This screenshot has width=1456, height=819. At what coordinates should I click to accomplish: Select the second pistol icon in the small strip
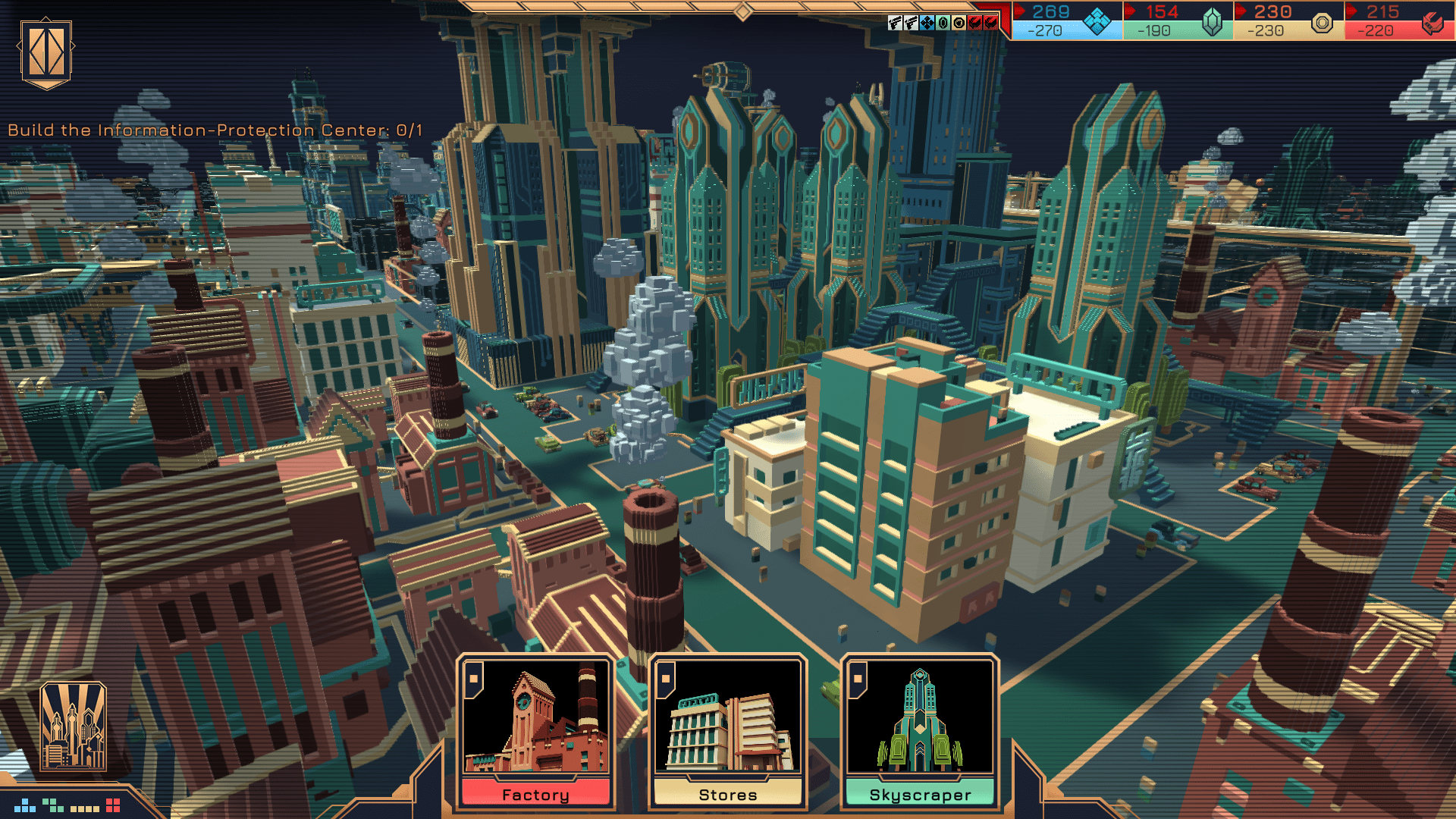point(912,23)
